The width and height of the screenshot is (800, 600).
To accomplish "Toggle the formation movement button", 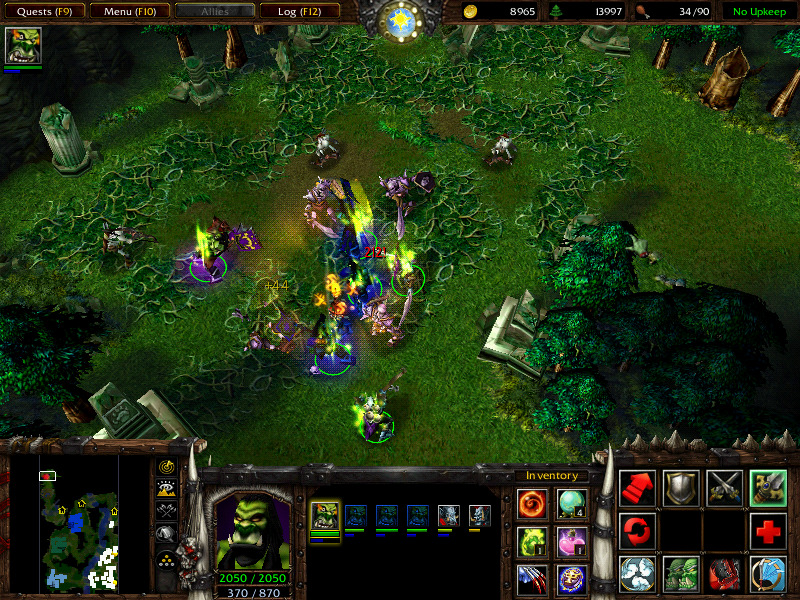I will [x=166, y=558].
